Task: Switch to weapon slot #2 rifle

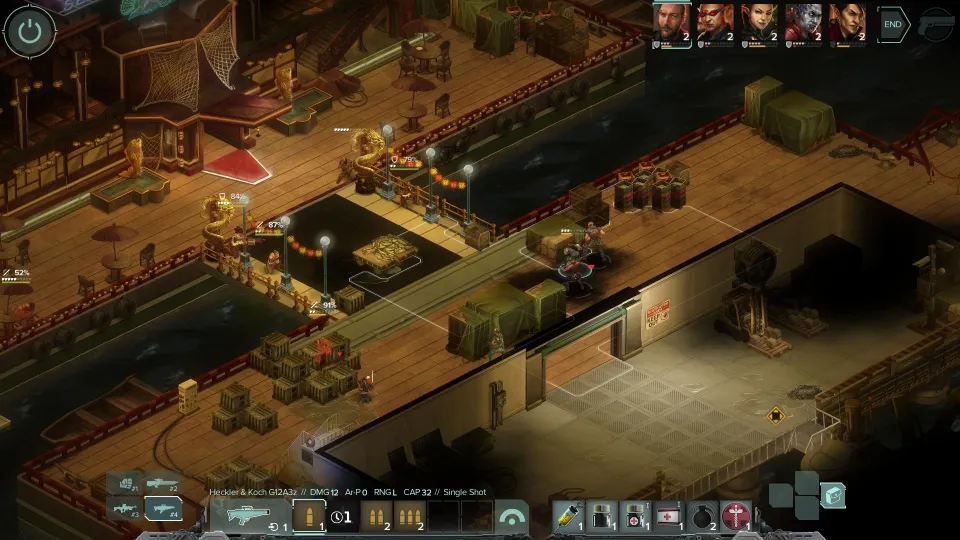Action: tap(163, 484)
